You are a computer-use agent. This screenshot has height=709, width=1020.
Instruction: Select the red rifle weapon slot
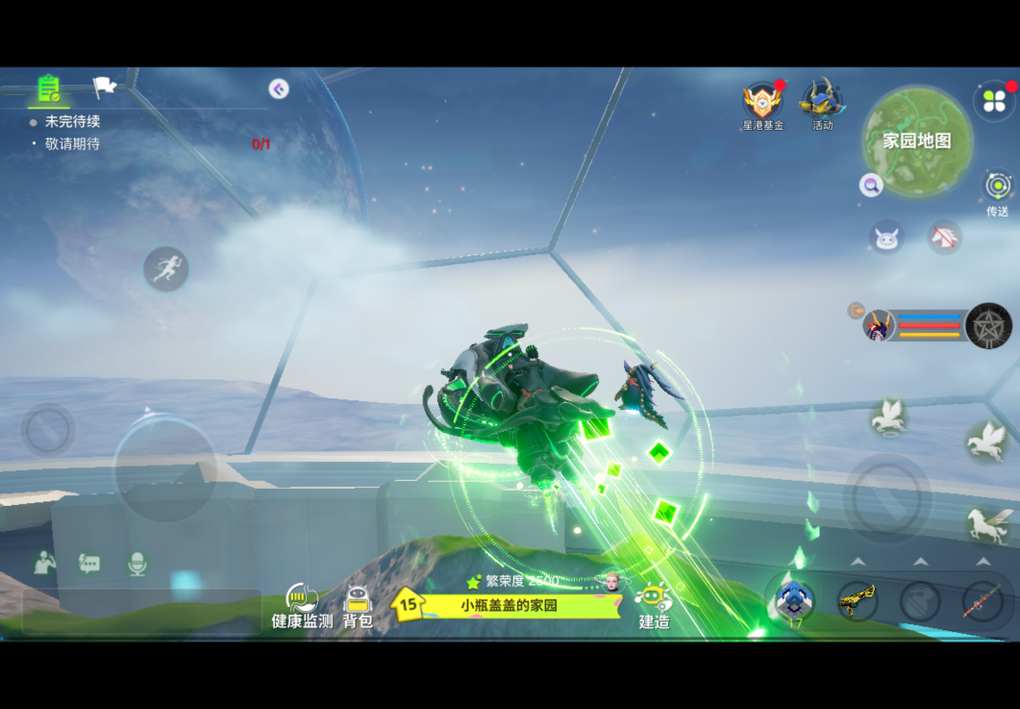[x=982, y=601]
